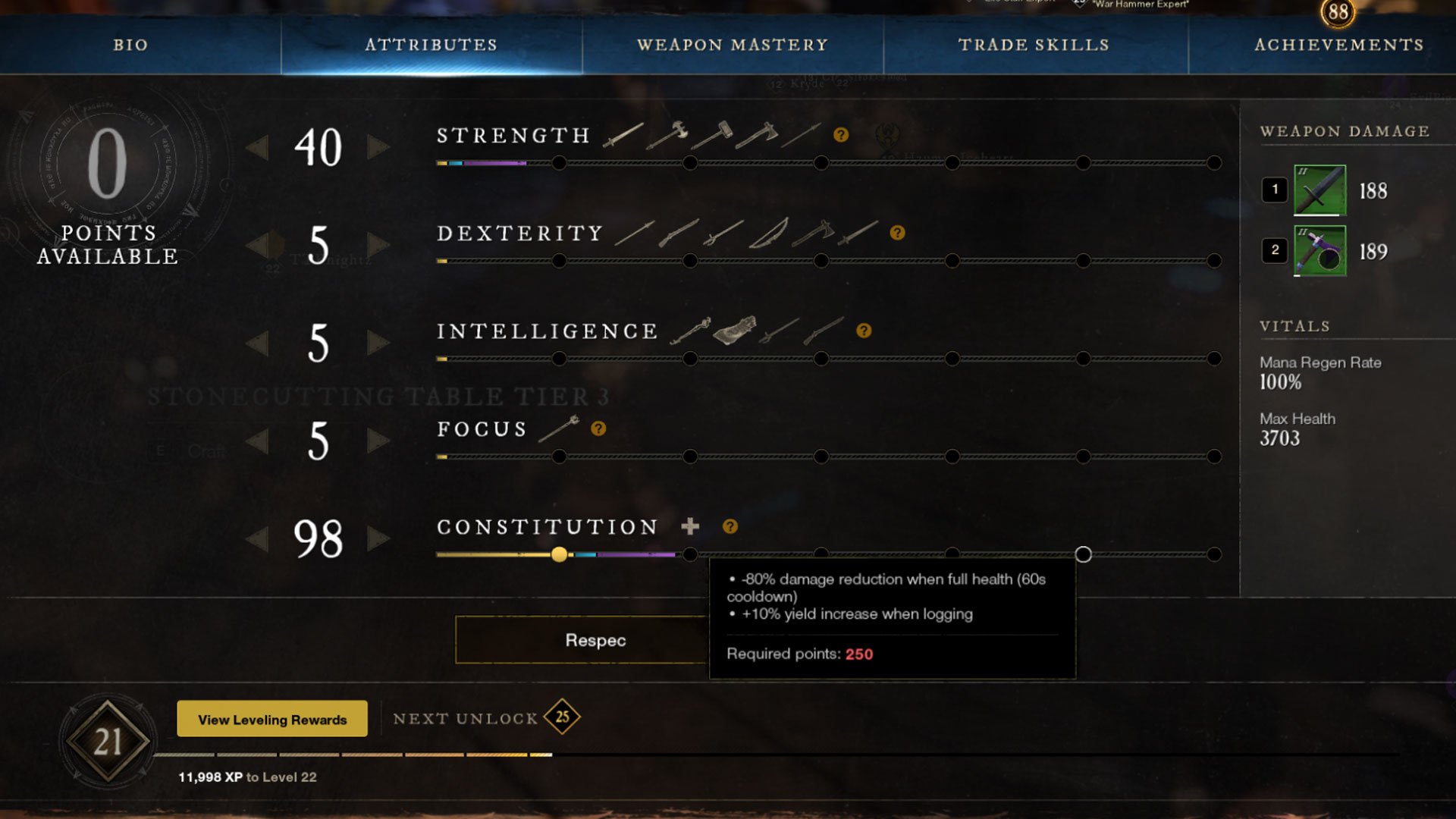Click the equipped sword in Weapon Damage slot 1
Screen dimensions: 1456x819
point(1318,191)
